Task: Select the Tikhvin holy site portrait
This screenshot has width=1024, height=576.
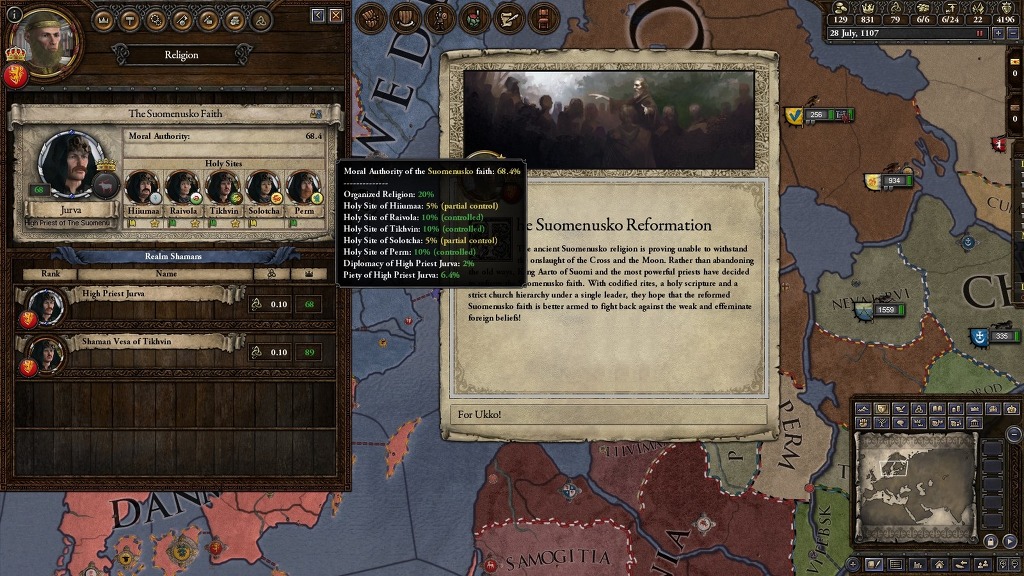Action: [222, 187]
